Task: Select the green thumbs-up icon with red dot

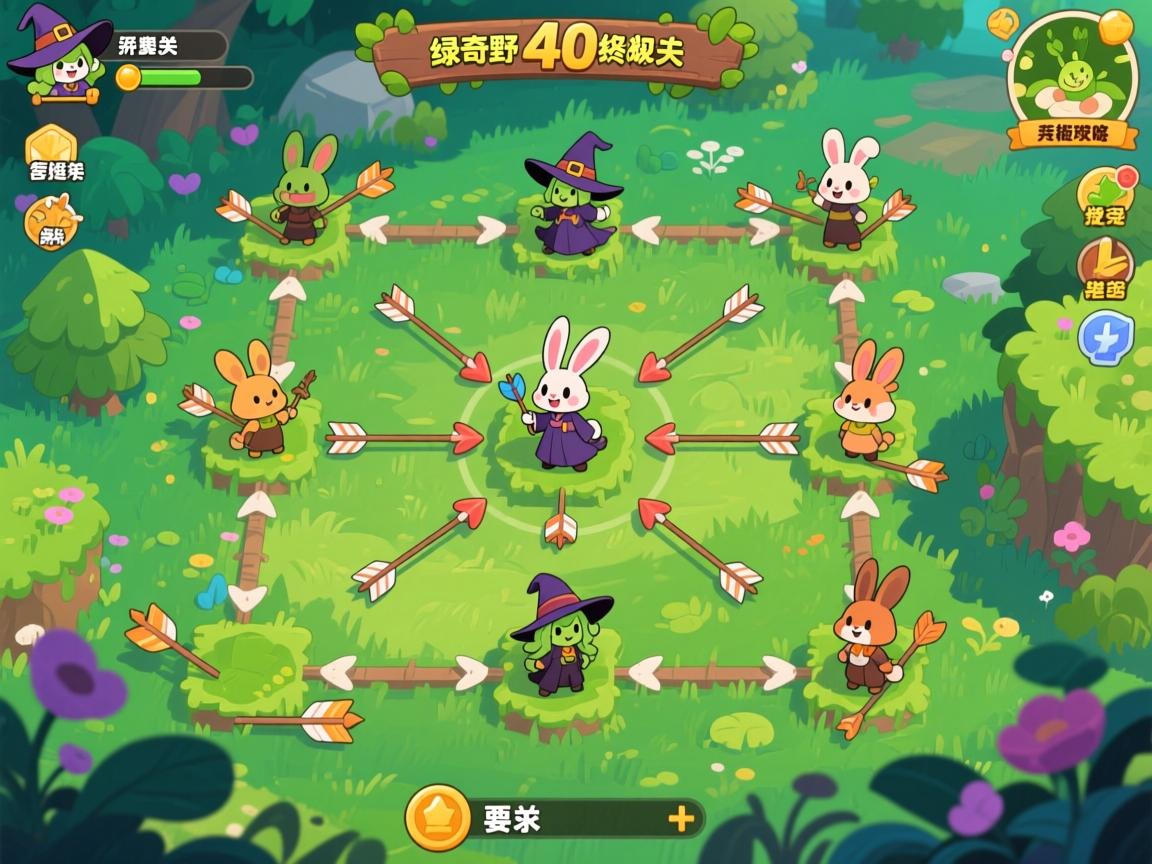Action: point(1106,196)
